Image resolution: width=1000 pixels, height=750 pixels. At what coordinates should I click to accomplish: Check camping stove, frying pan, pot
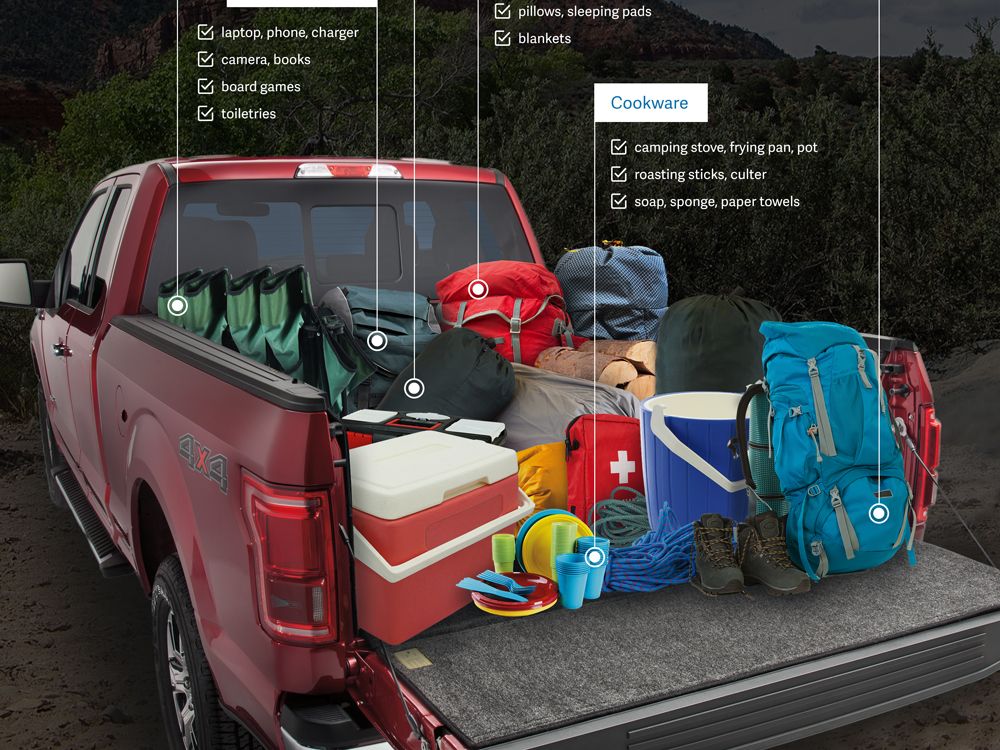(619, 148)
